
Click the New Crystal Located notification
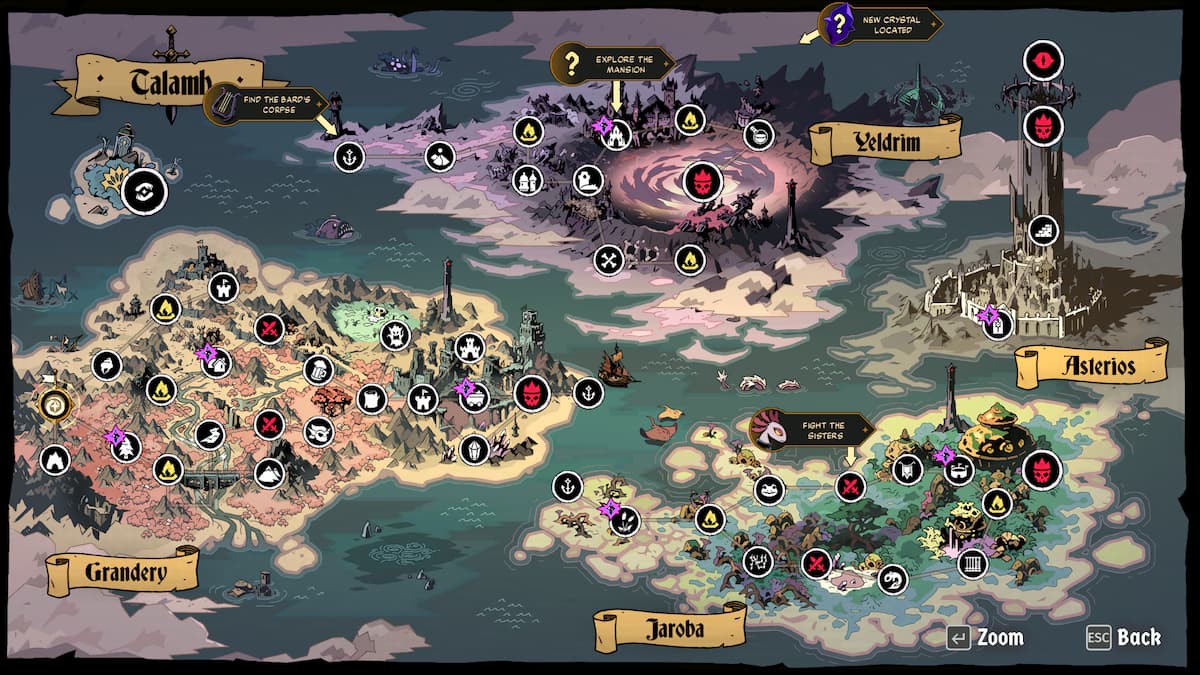(881, 23)
